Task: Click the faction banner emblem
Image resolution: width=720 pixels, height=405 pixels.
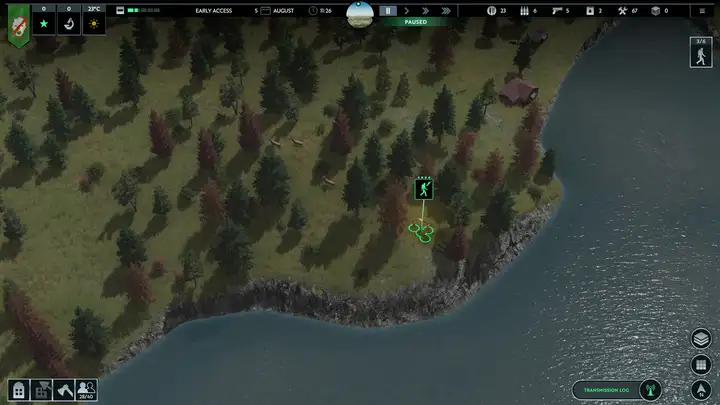Action: (18, 25)
